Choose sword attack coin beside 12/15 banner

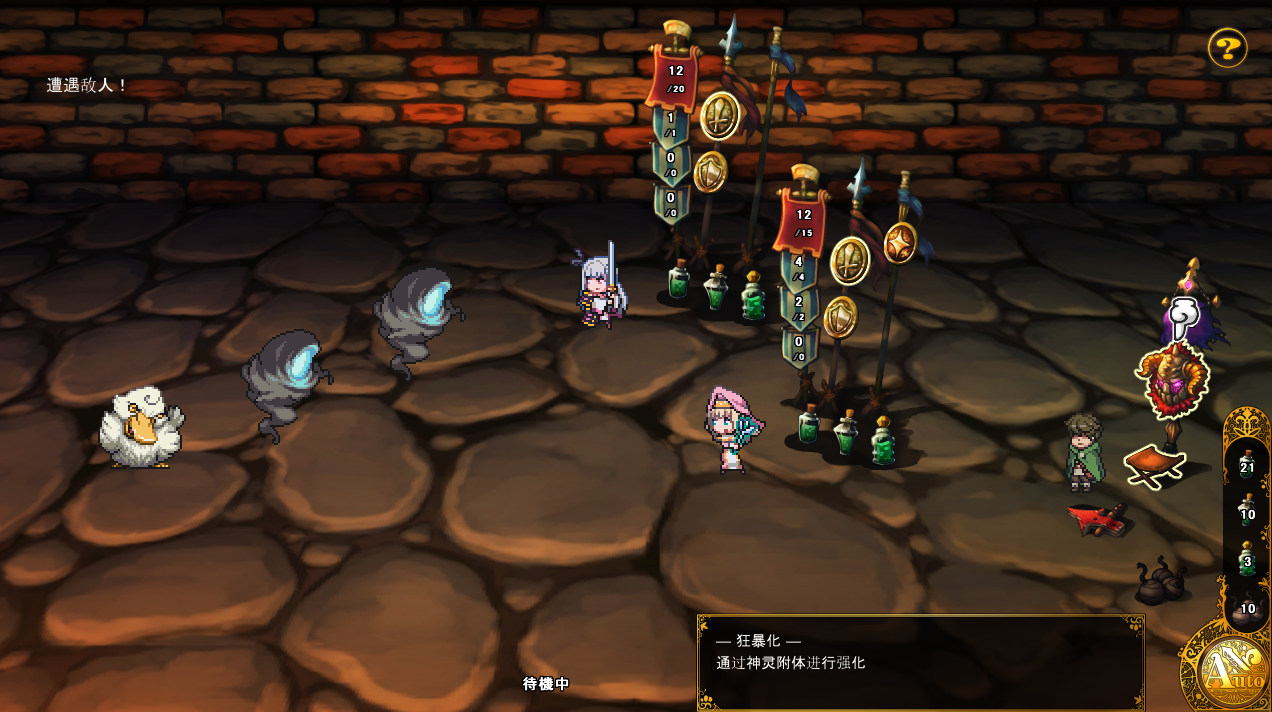pyautogui.click(x=850, y=261)
